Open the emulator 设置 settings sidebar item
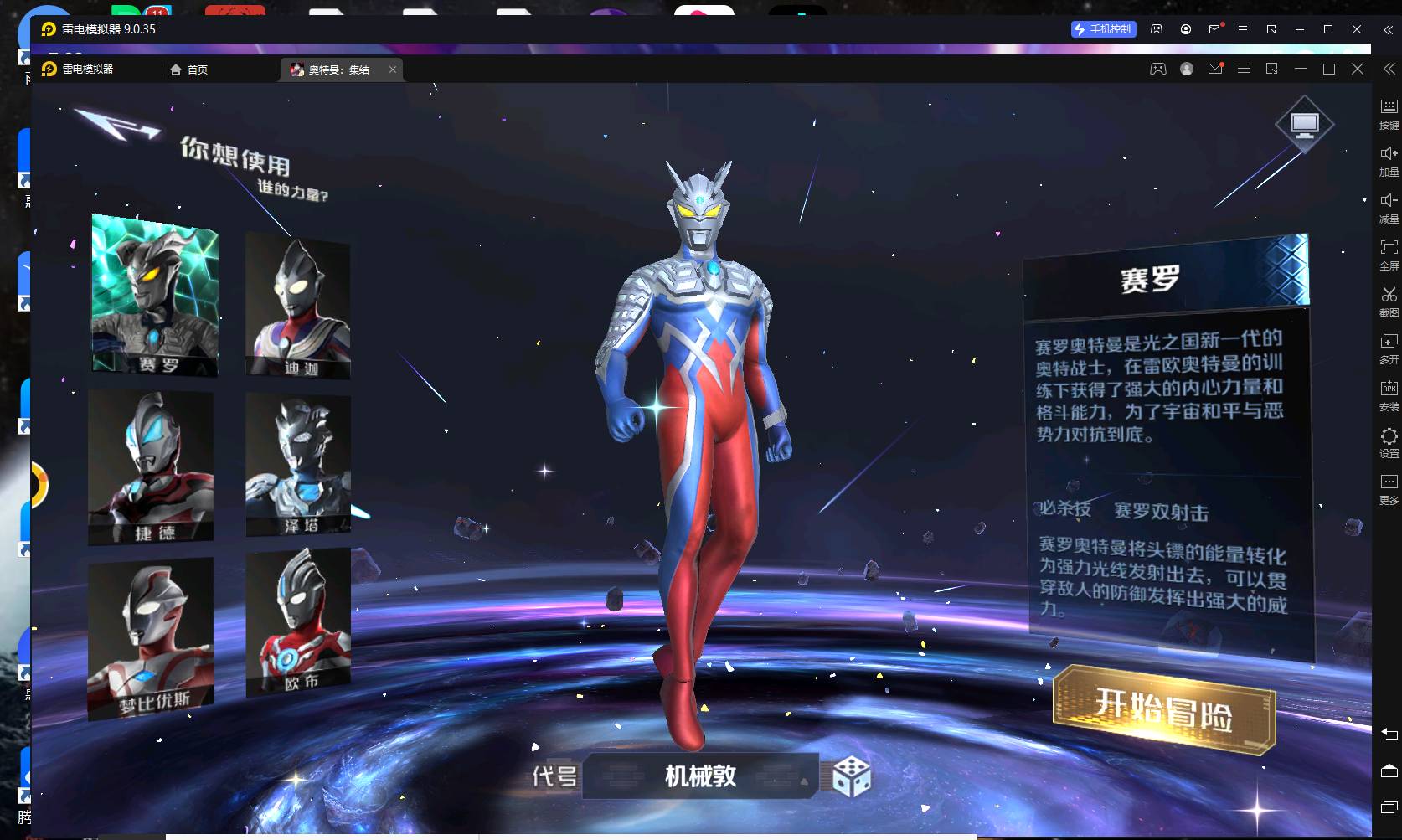This screenshot has width=1402, height=840. 1389,441
